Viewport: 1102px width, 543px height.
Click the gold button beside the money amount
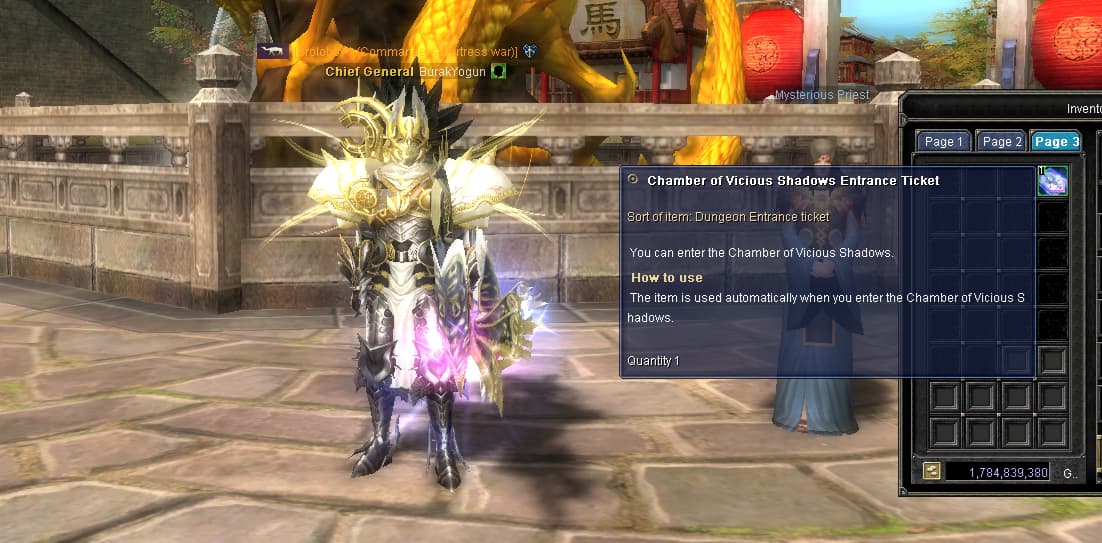pos(931,472)
